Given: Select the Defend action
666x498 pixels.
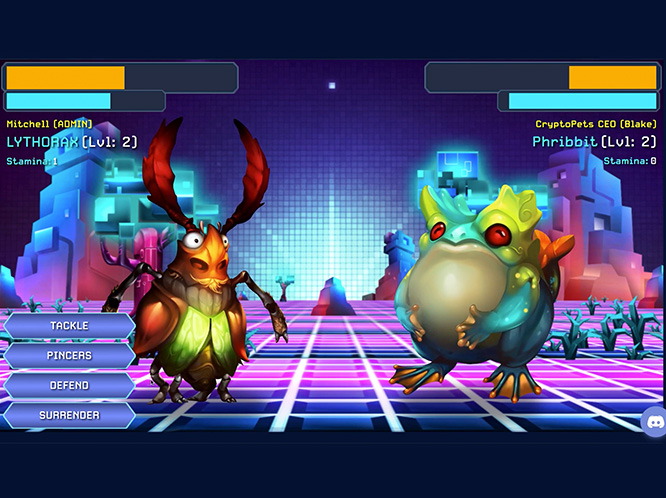Looking at the screenshot, I should click(69, 385).
